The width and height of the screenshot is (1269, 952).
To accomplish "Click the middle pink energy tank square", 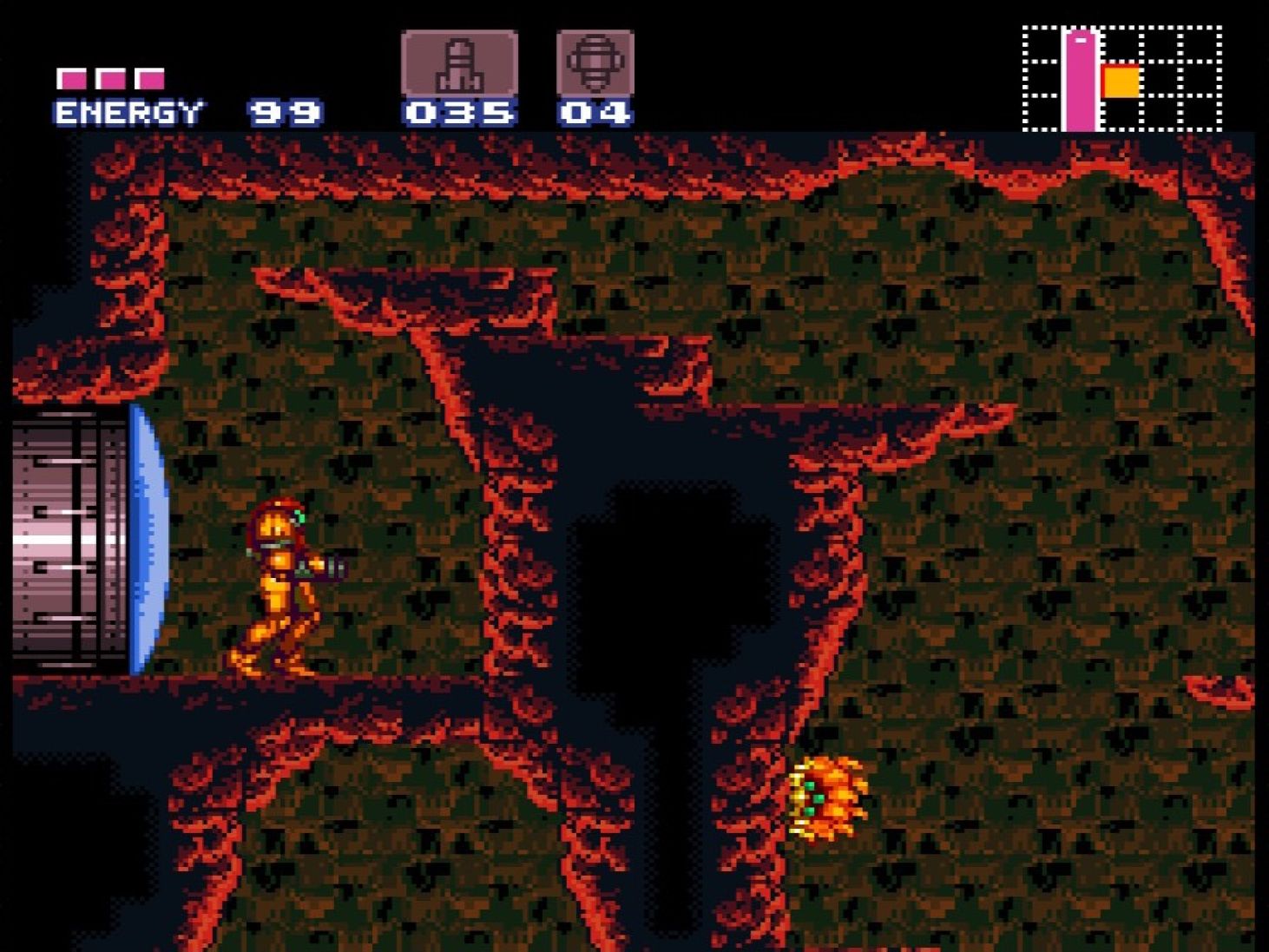I will coord(111,76).
